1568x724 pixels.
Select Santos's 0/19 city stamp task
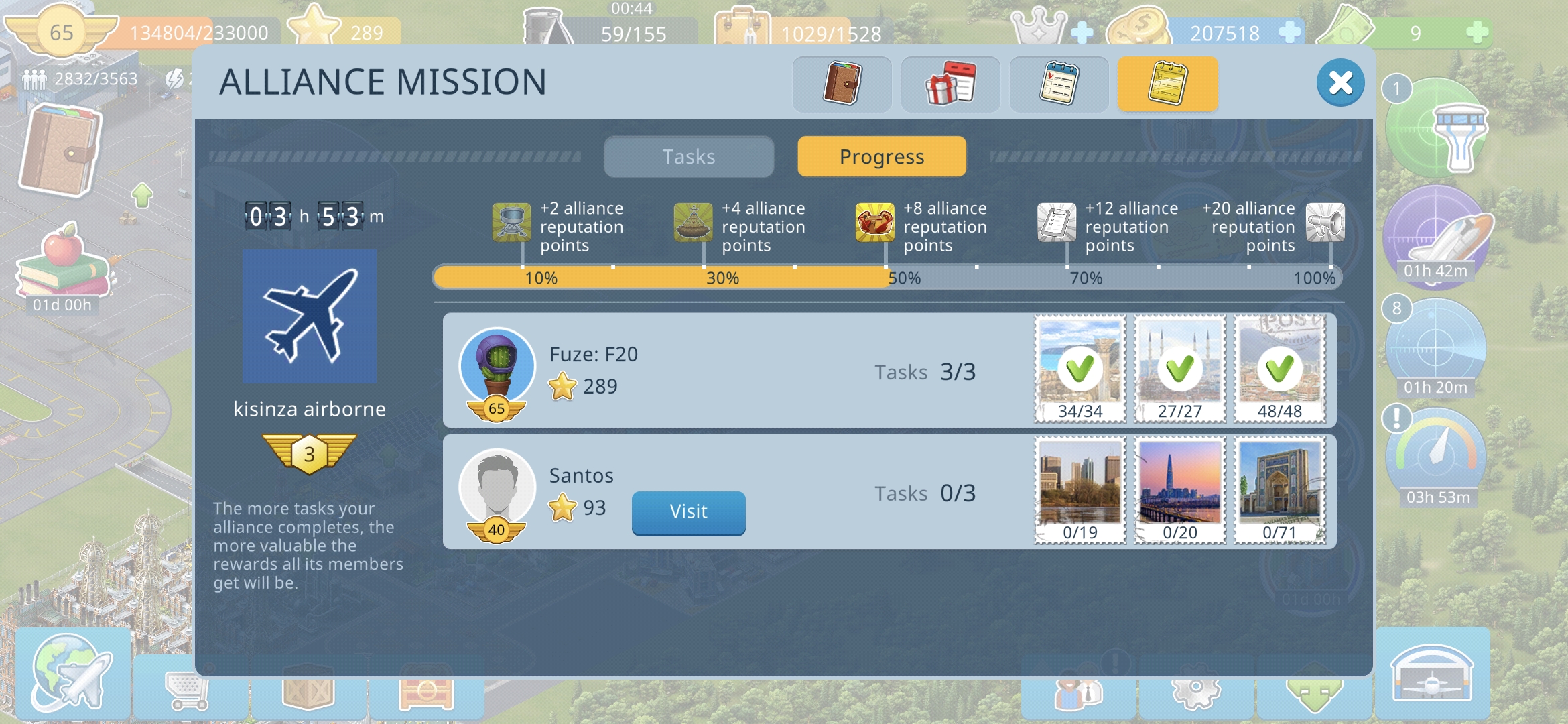click(1080, 490)
